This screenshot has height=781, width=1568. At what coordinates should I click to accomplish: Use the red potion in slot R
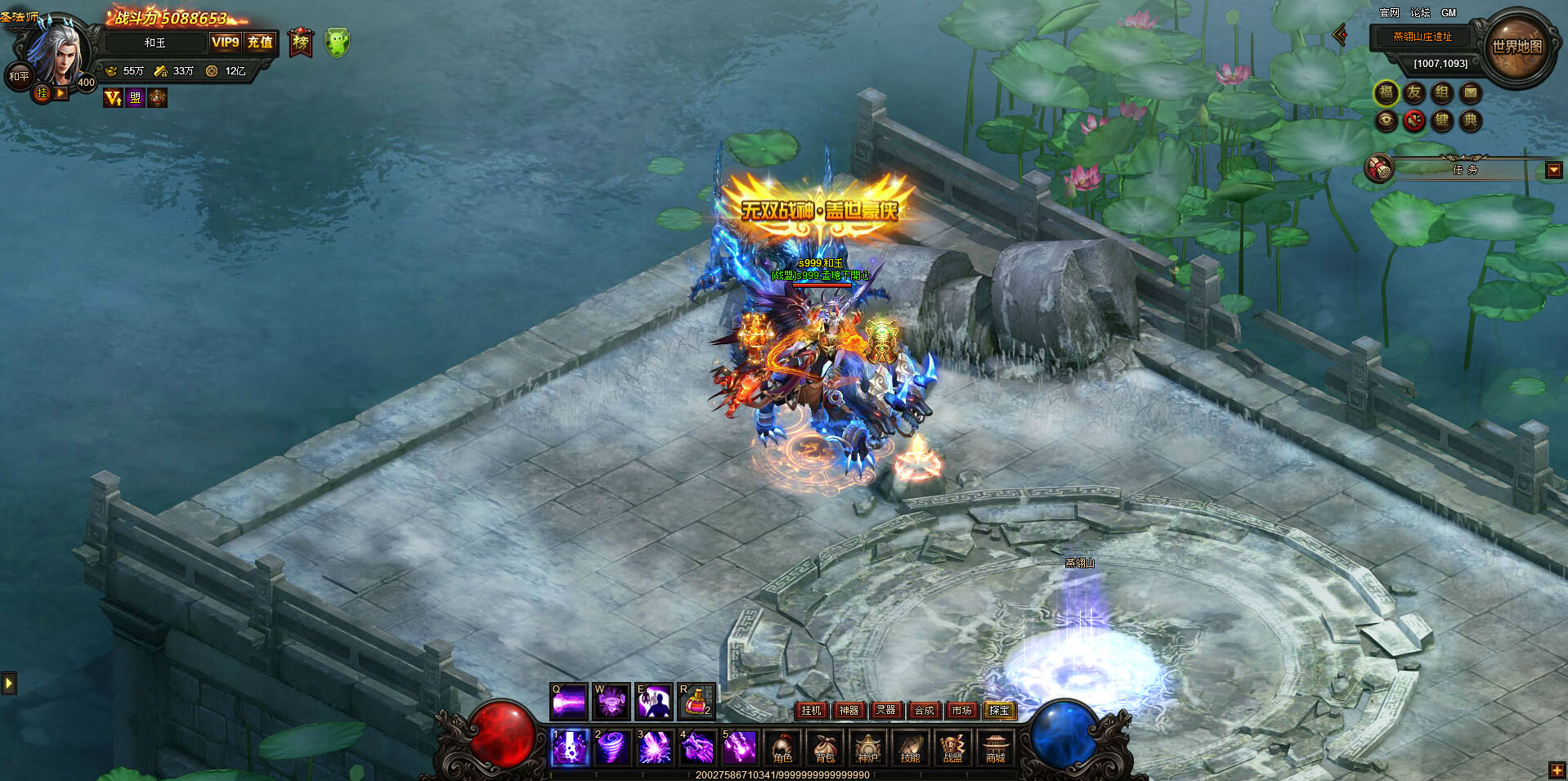point(696,702)
